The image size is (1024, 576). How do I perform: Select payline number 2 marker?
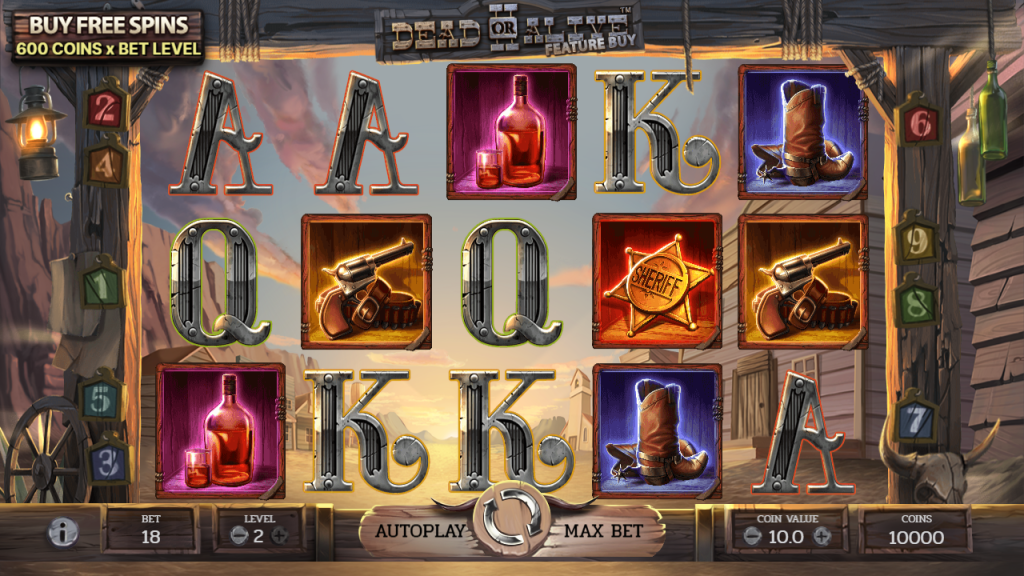104,109
